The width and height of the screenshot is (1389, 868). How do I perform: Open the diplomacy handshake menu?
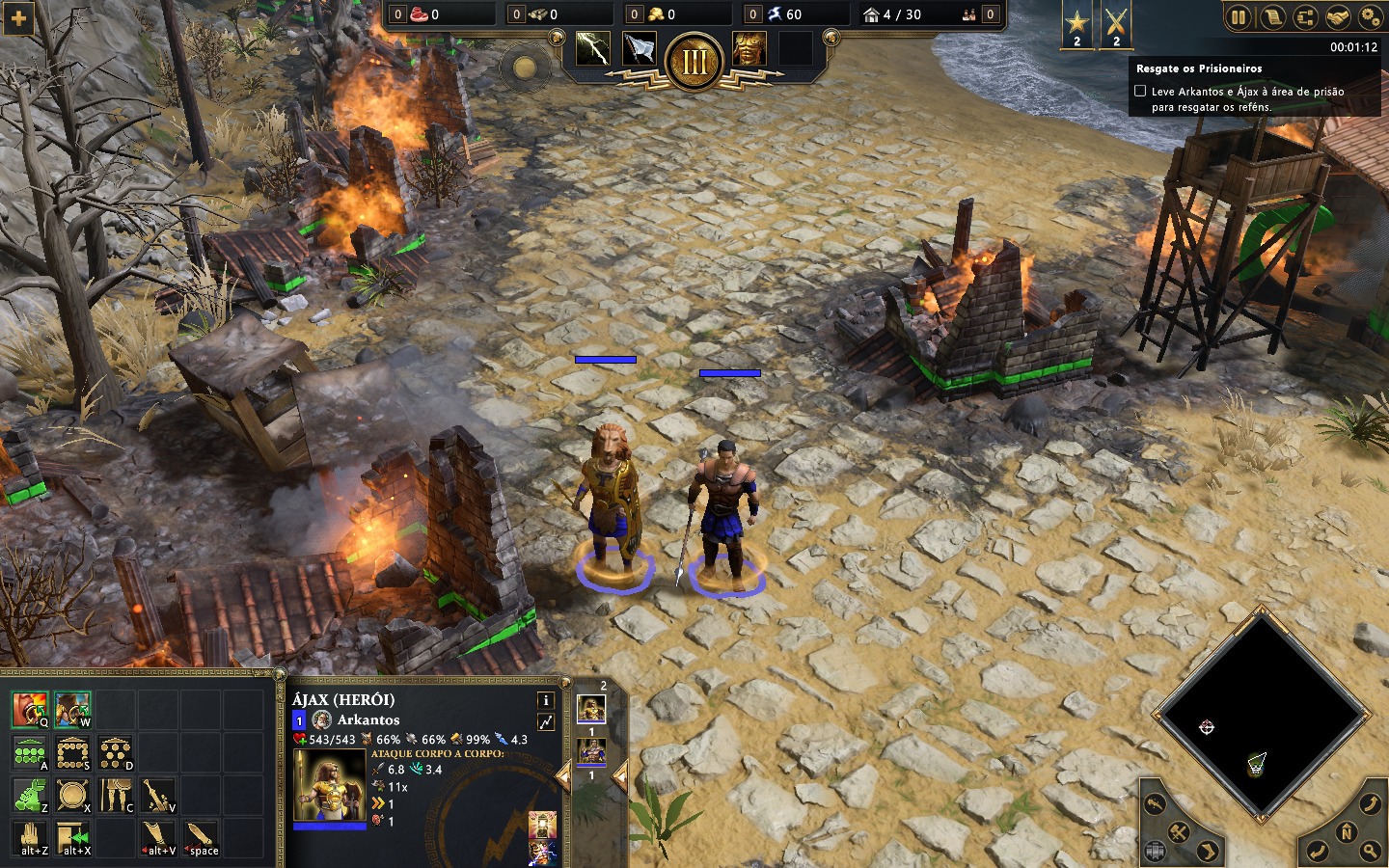click(x=1337, y=16)
